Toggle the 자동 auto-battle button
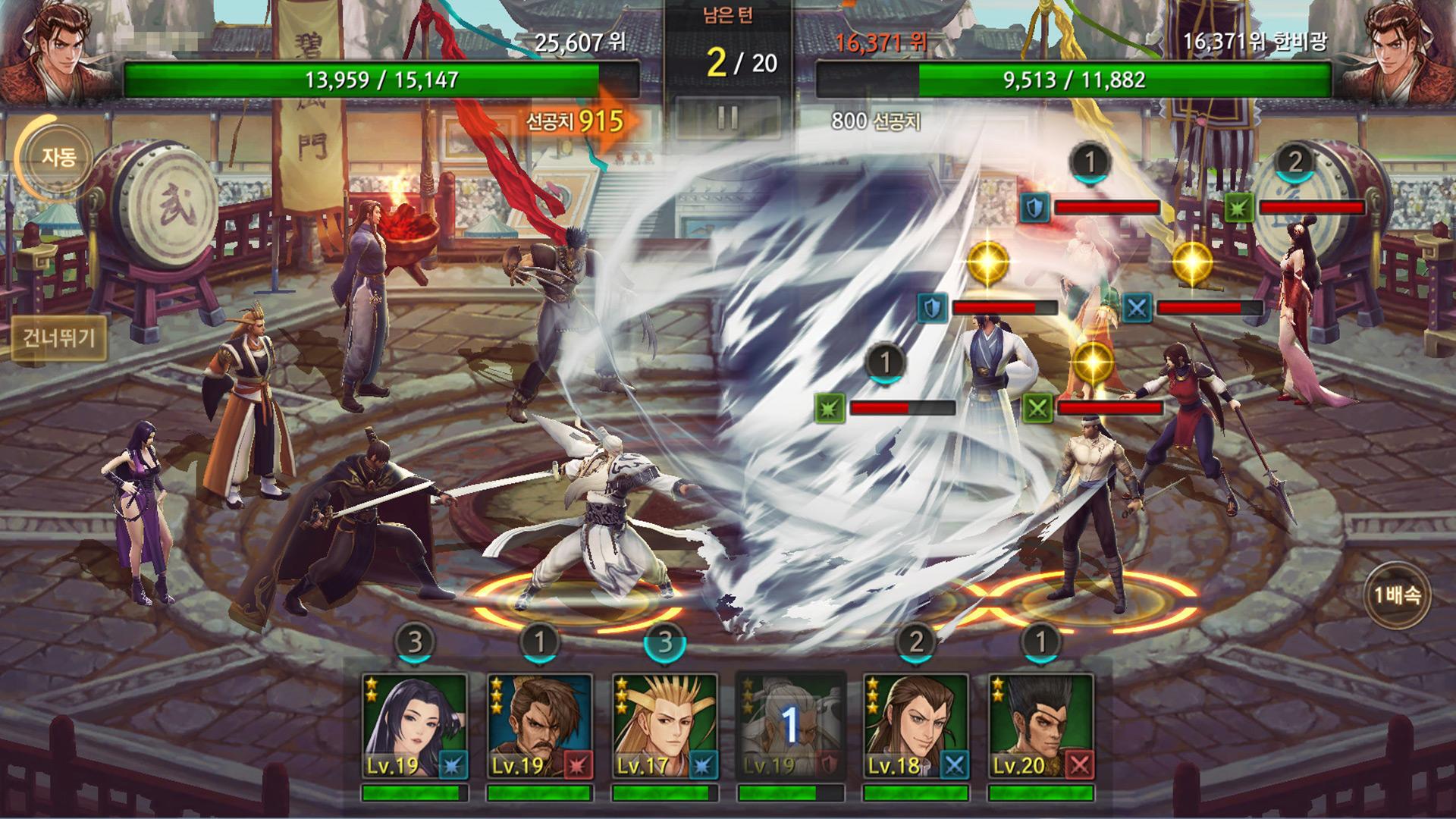 pos(58,158)
